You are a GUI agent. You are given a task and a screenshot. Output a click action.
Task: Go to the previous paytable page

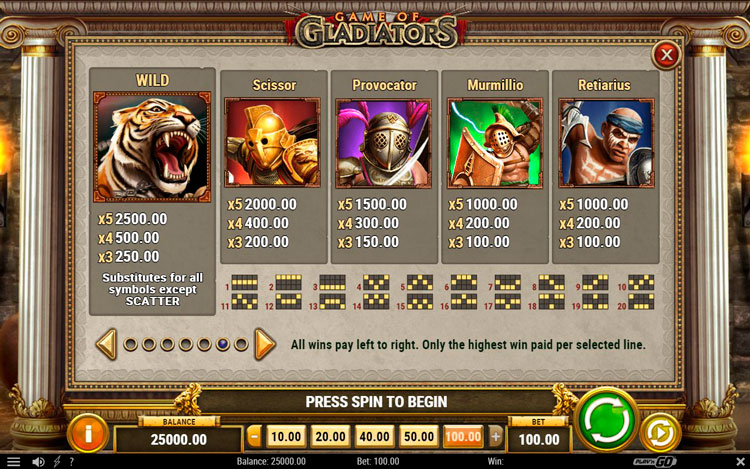click(x=106, y=344)
